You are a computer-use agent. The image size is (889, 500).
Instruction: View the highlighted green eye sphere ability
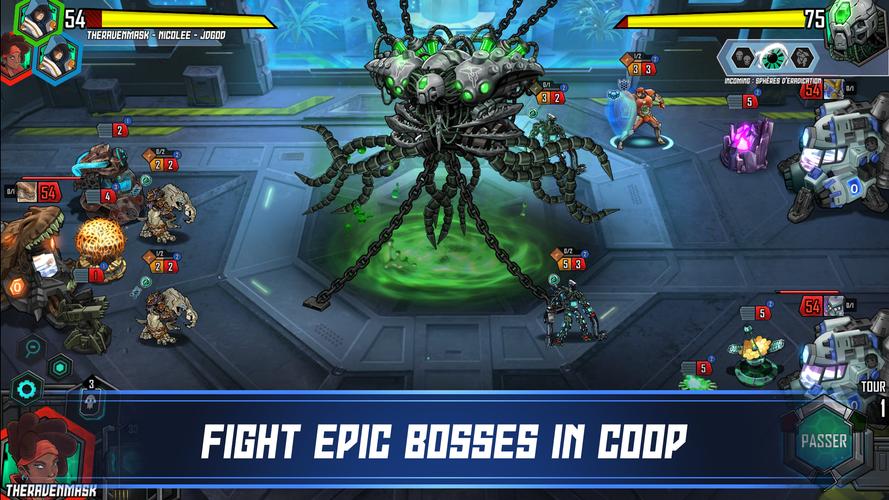pyautogui.click(x=773, y=57)
